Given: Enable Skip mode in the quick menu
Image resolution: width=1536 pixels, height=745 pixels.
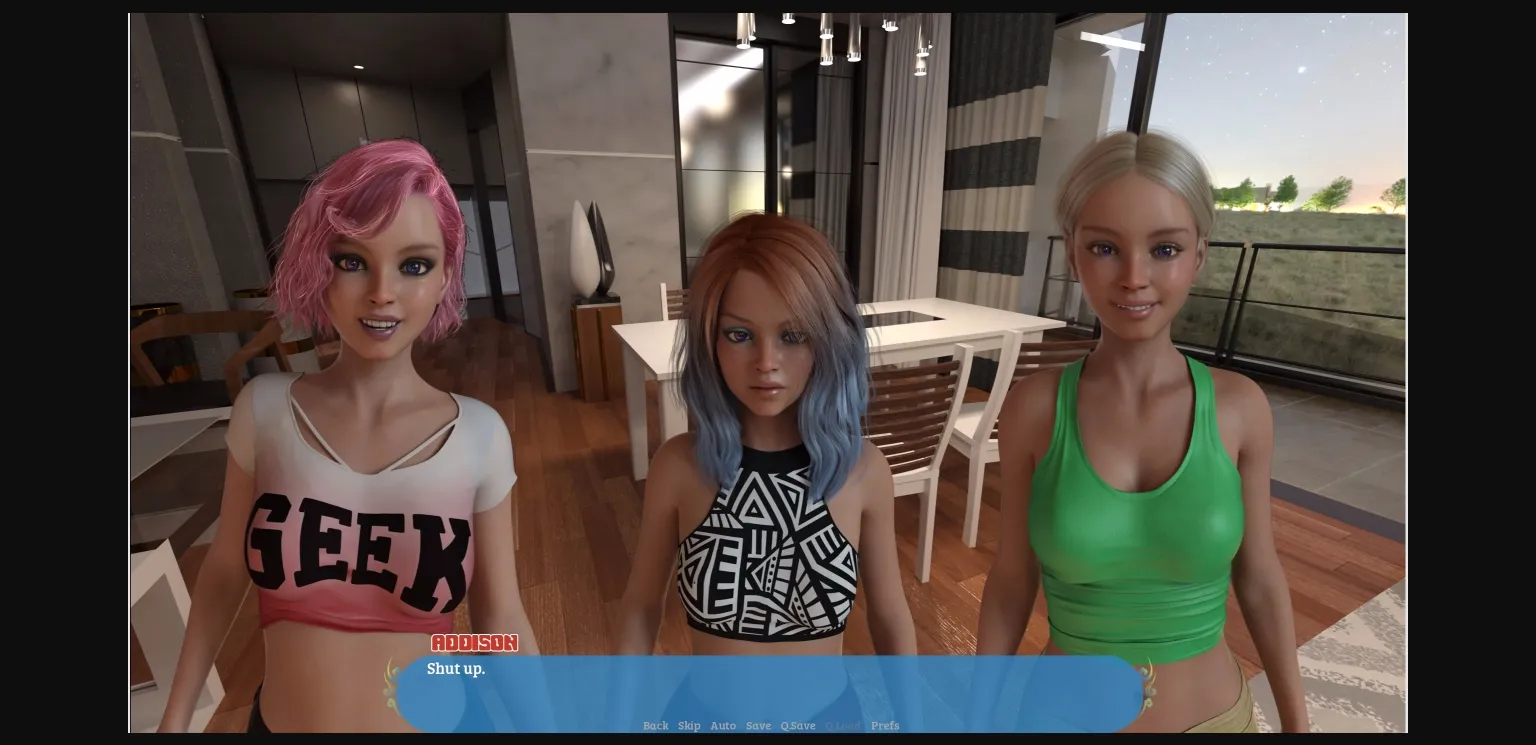Looking at the screenshot, I should tap(689, 726).
